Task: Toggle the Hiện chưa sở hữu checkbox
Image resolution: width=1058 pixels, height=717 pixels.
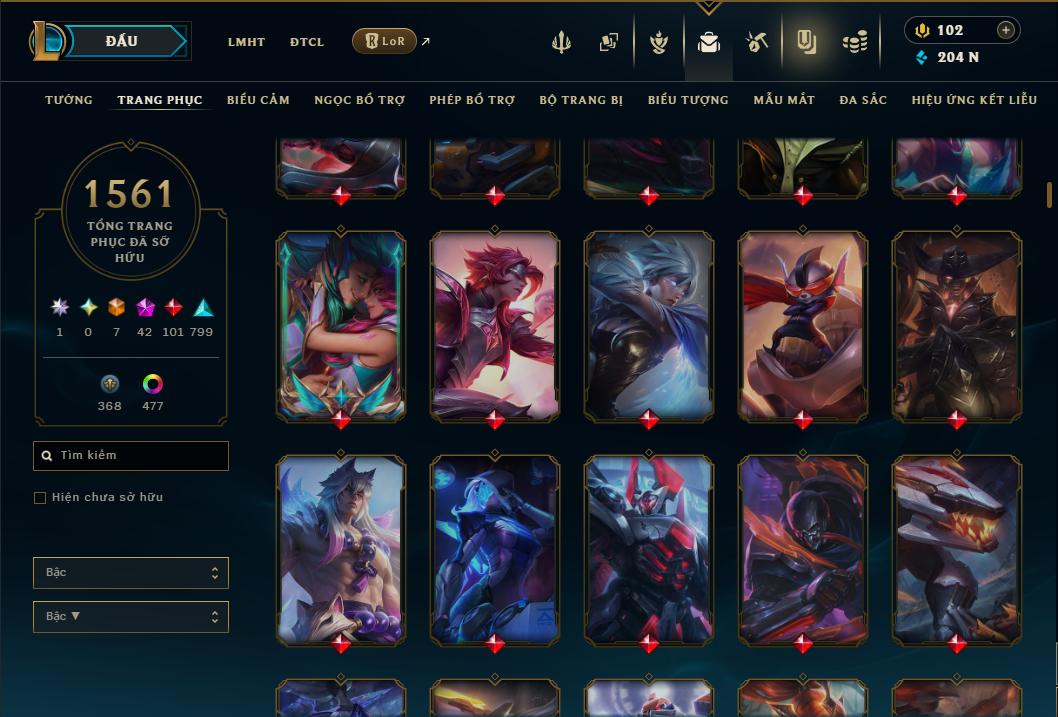Action: [40, 498]
